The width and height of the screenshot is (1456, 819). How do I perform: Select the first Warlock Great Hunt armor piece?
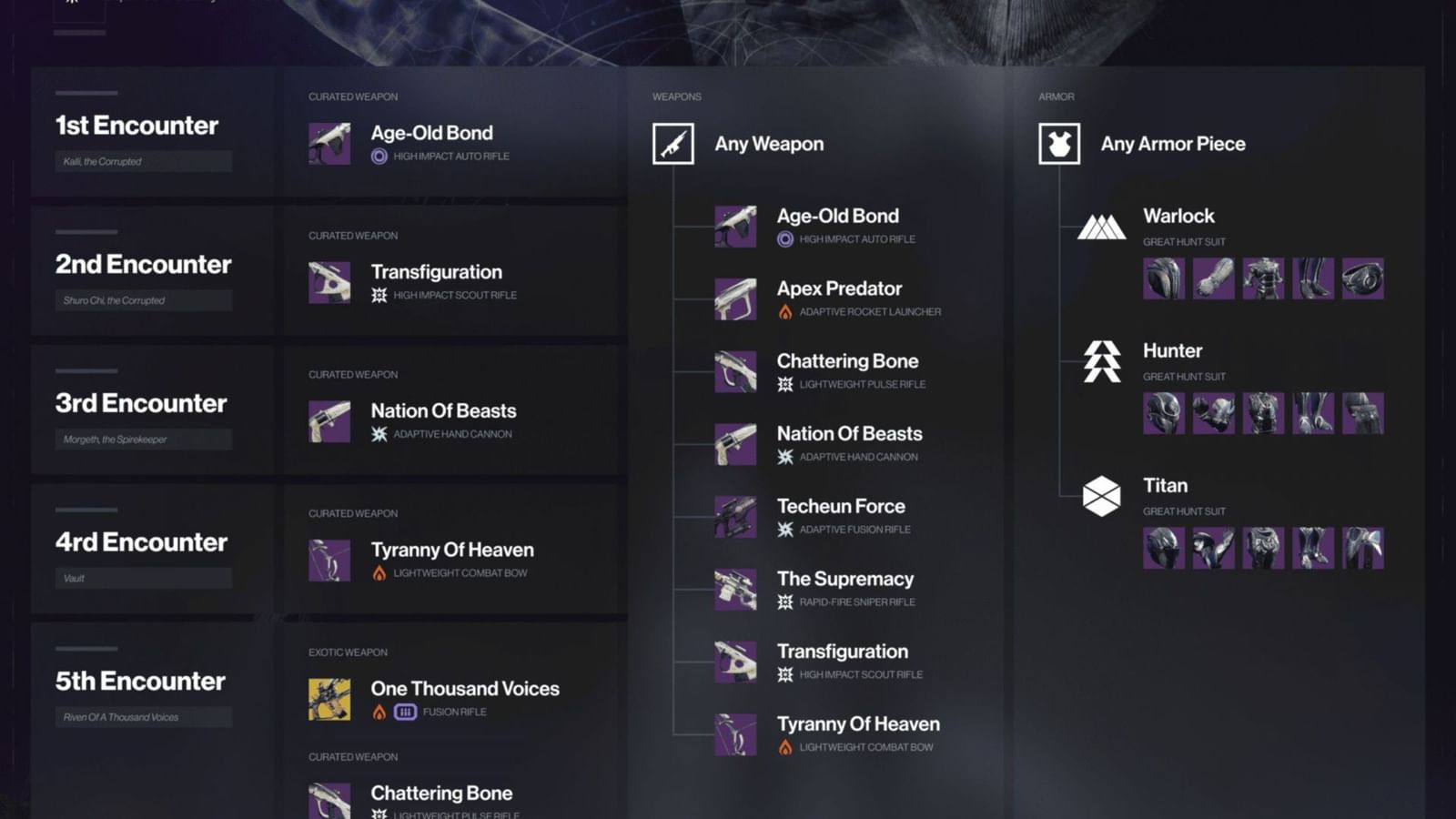click(1162, 278)
